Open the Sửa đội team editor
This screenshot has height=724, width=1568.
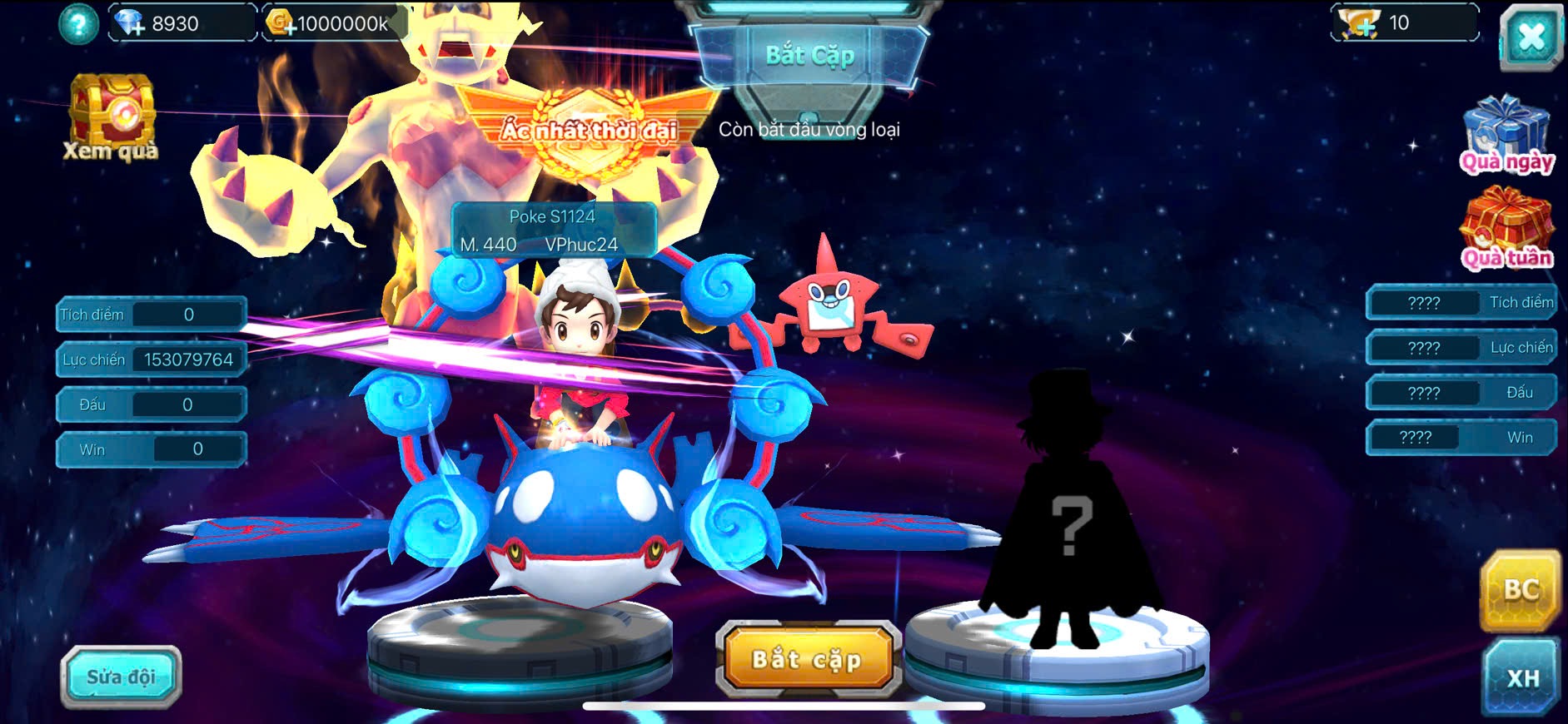tap(121, 677)
